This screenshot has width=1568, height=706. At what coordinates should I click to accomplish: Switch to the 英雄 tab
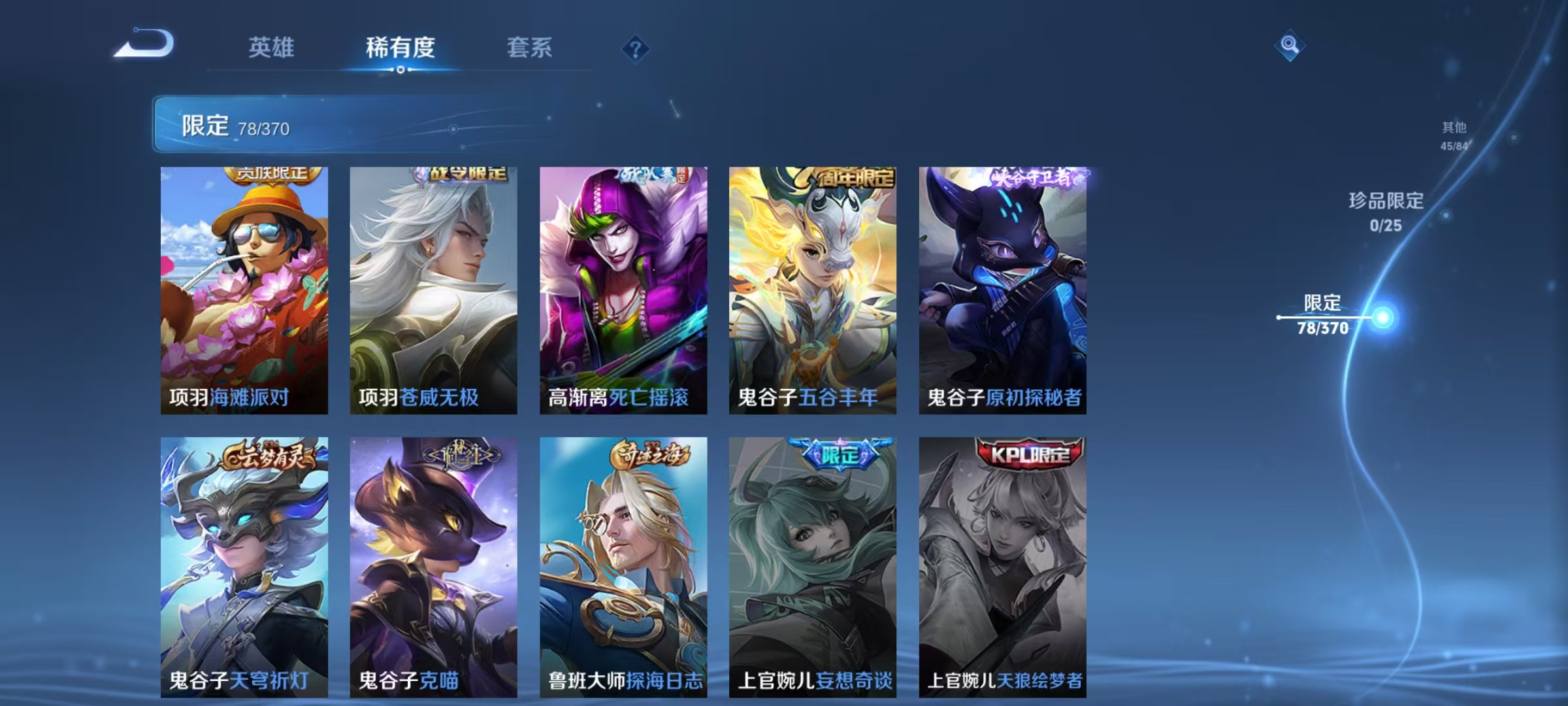272,47
